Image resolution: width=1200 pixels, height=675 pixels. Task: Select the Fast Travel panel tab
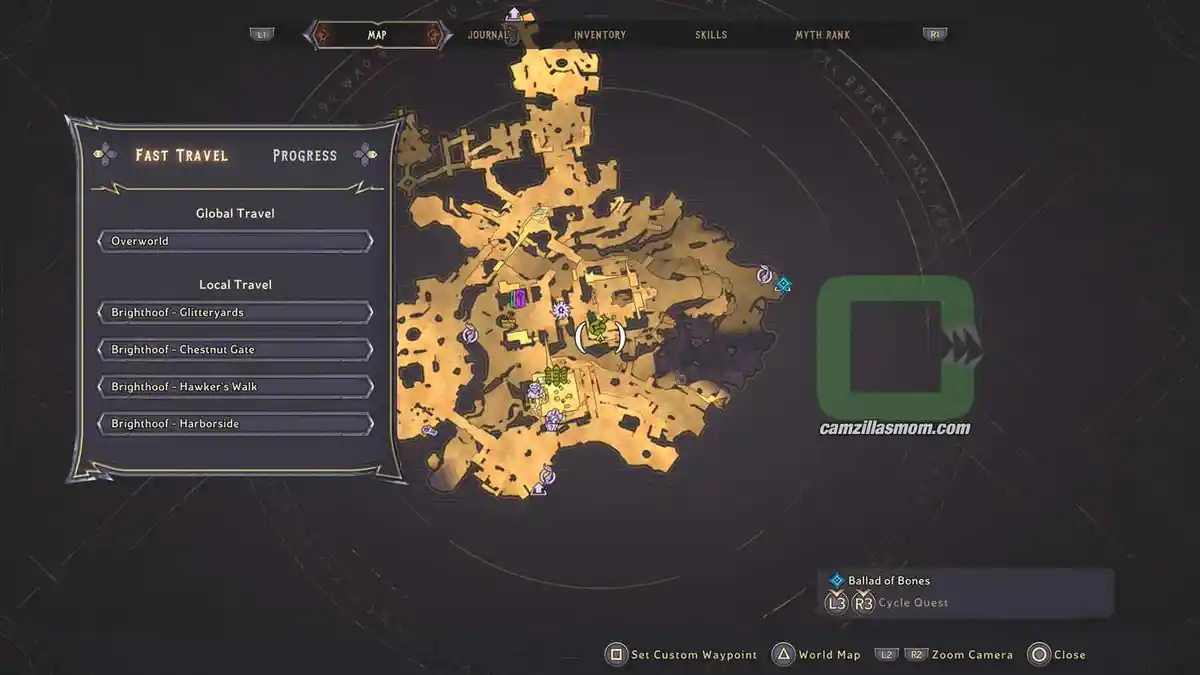pyautogui.click(x=182, y=156)
